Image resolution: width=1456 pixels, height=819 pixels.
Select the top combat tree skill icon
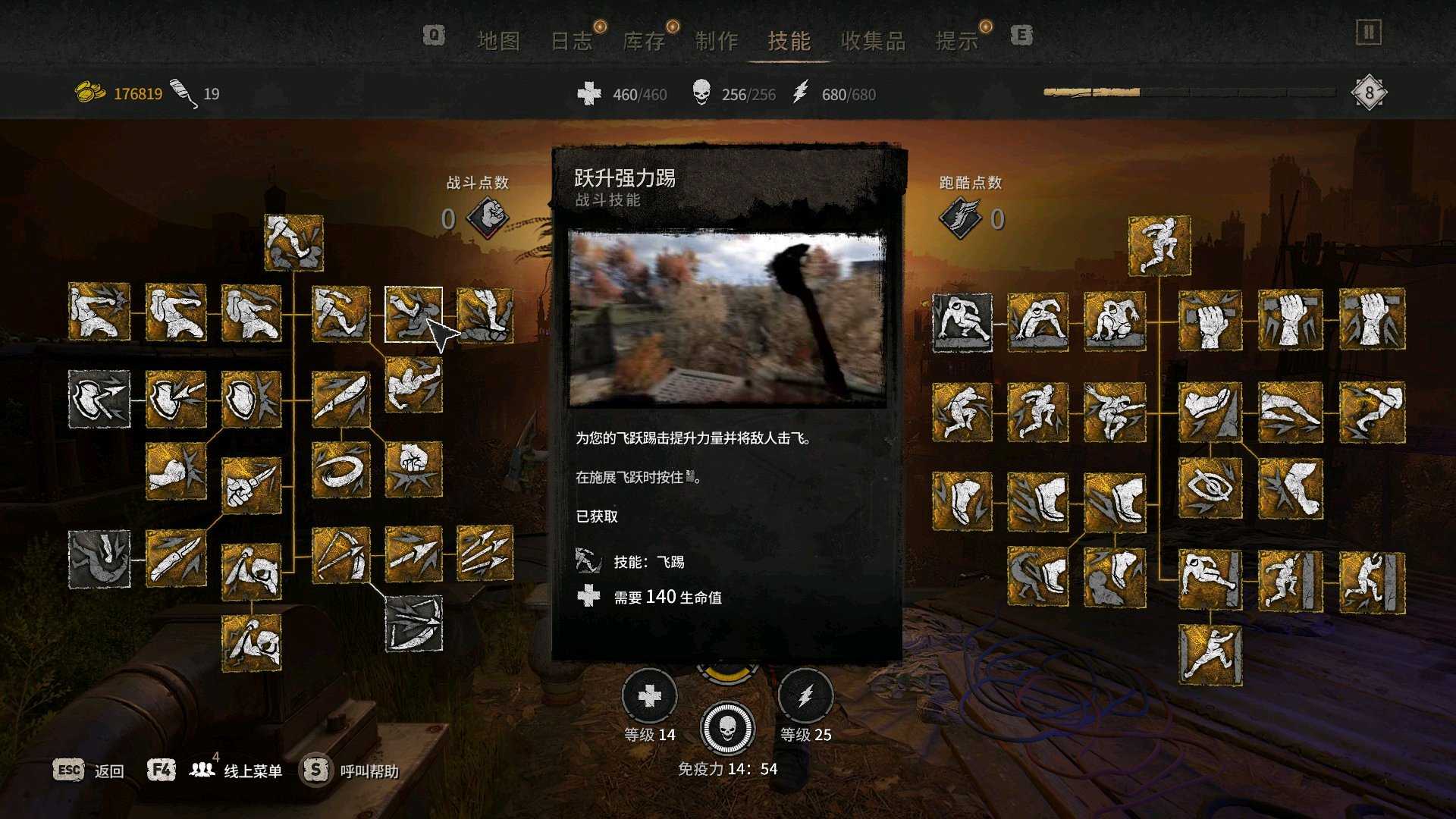[293, 243]
